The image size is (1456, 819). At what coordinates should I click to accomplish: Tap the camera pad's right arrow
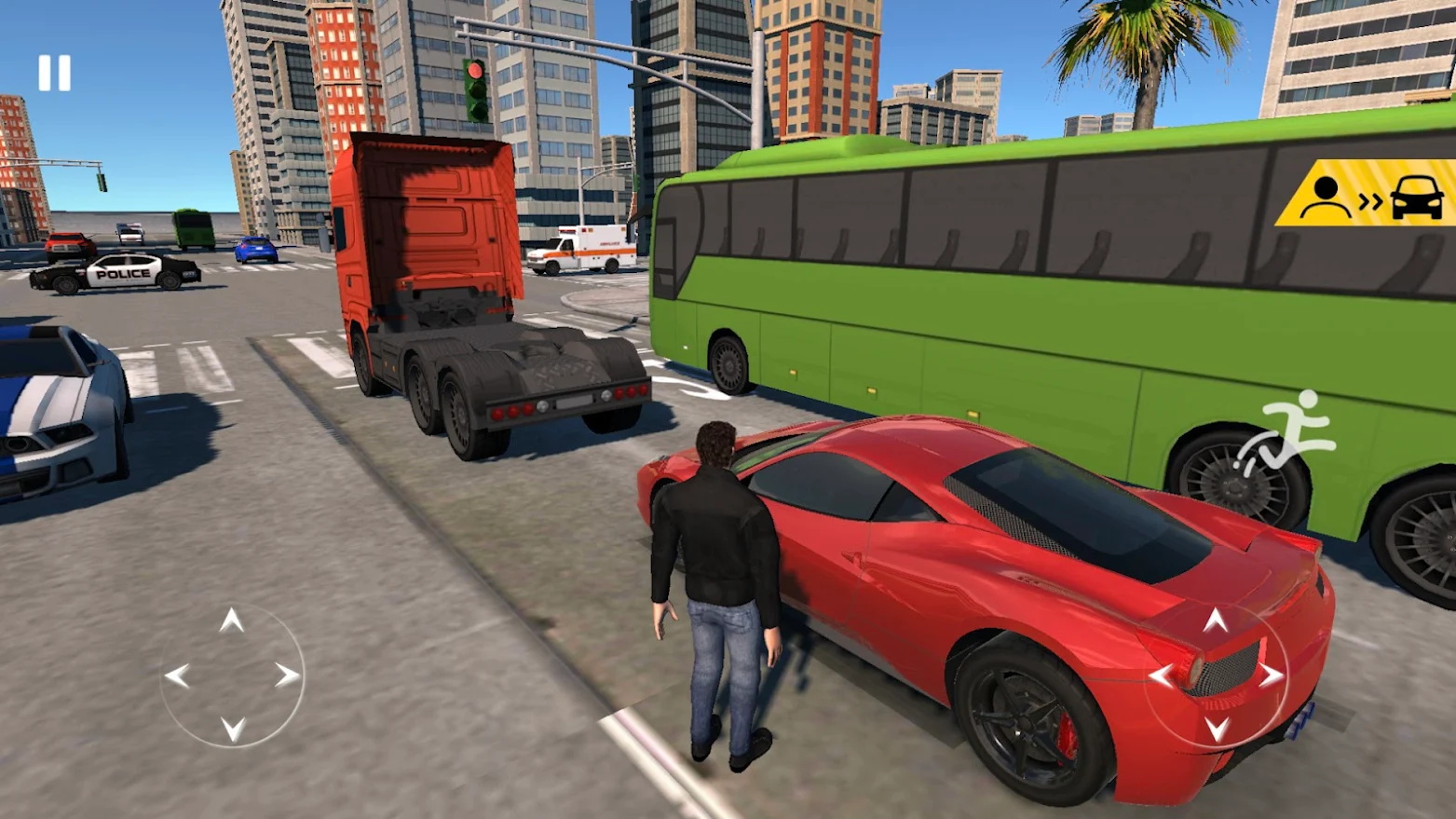1271,676
